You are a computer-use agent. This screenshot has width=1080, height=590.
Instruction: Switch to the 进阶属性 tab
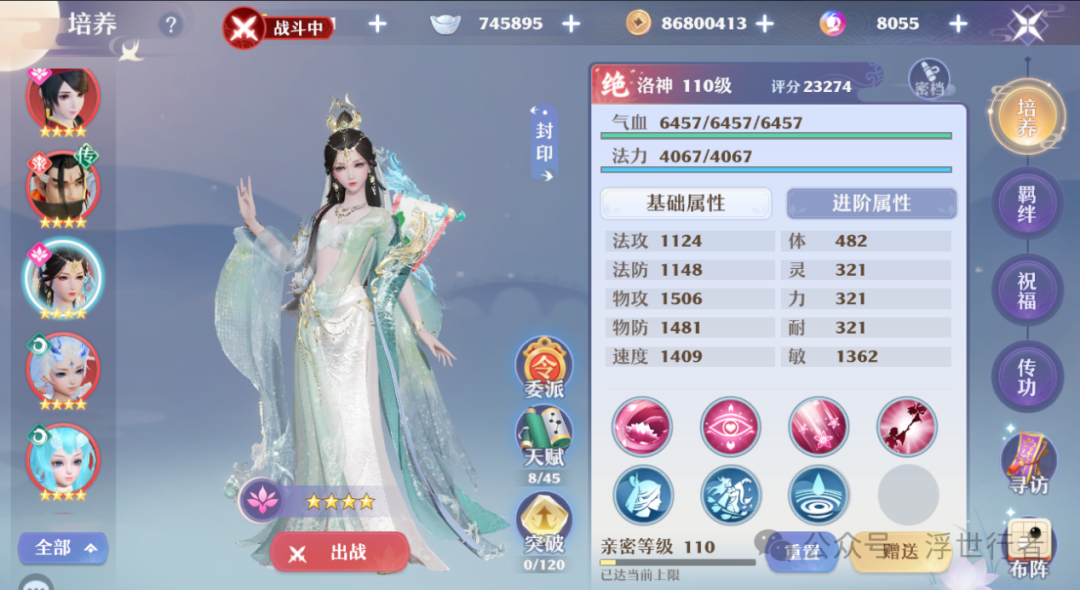pyautogui.click(x=871, y=203)
